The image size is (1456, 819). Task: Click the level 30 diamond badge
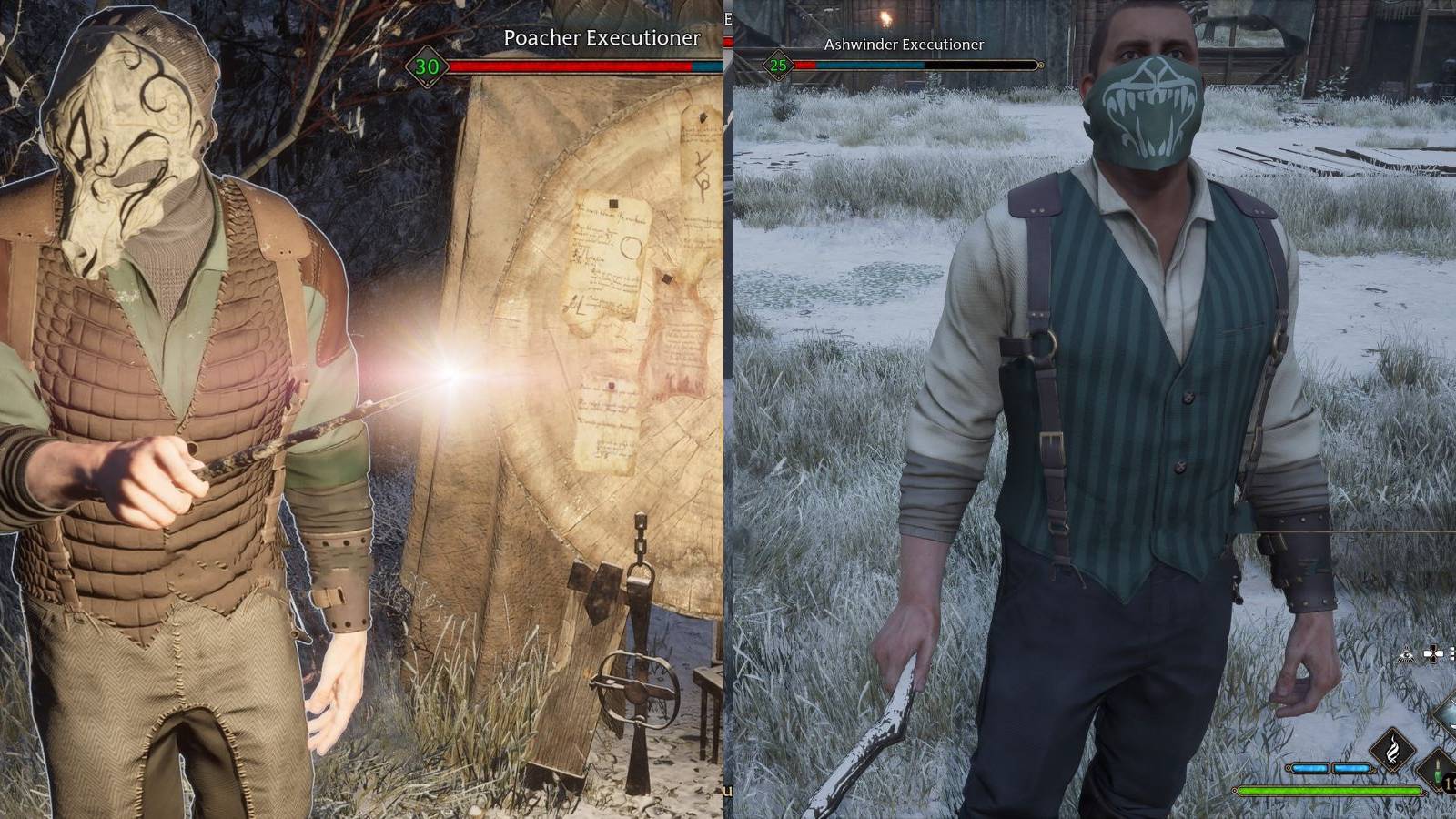pos(428,66)
